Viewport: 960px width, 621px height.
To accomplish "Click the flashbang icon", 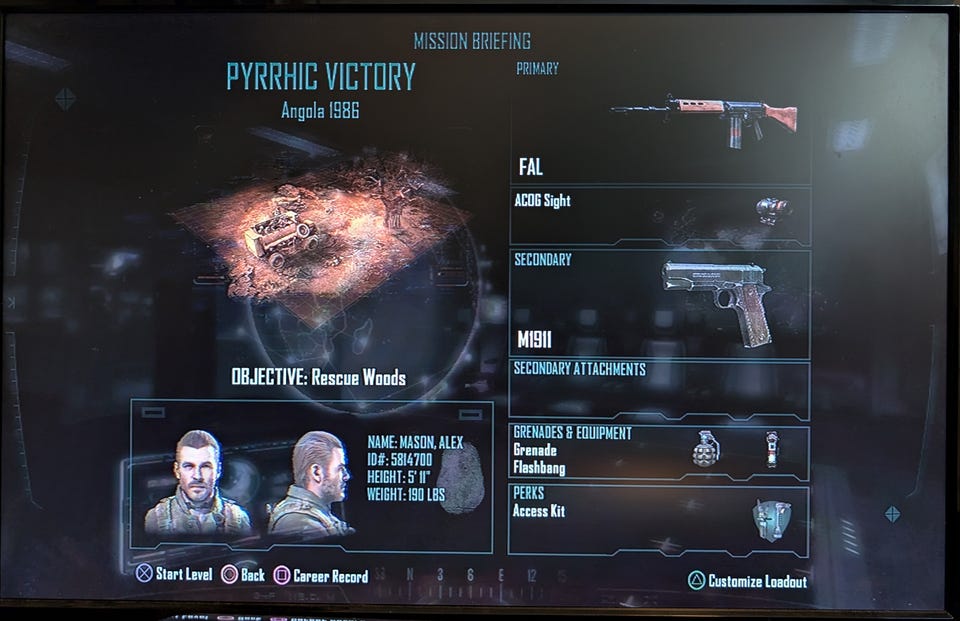I will [771, 449].
